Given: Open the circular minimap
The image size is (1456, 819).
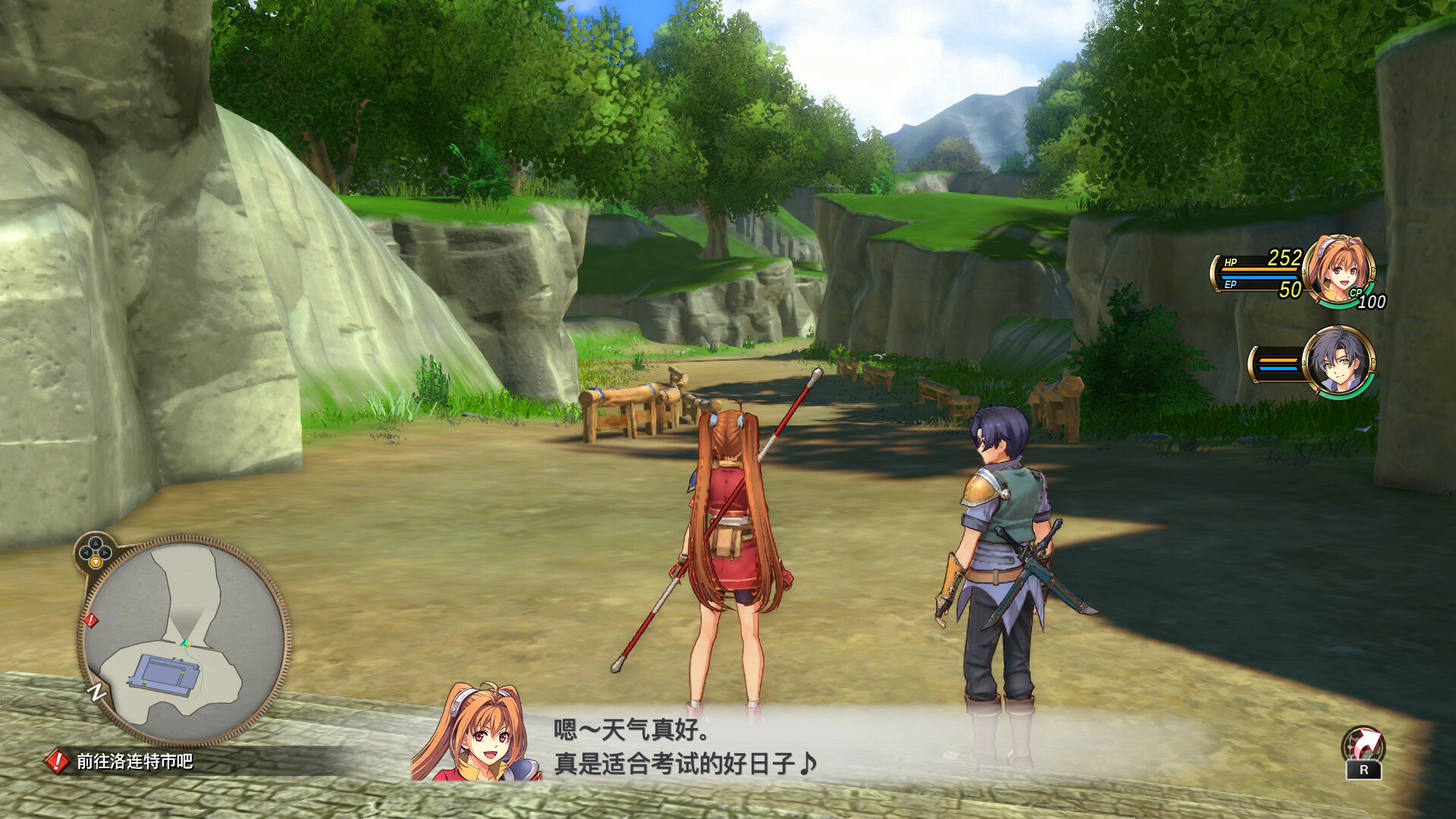Looking at the screenshot, I should pyautogui.click(x=184, y=641).
